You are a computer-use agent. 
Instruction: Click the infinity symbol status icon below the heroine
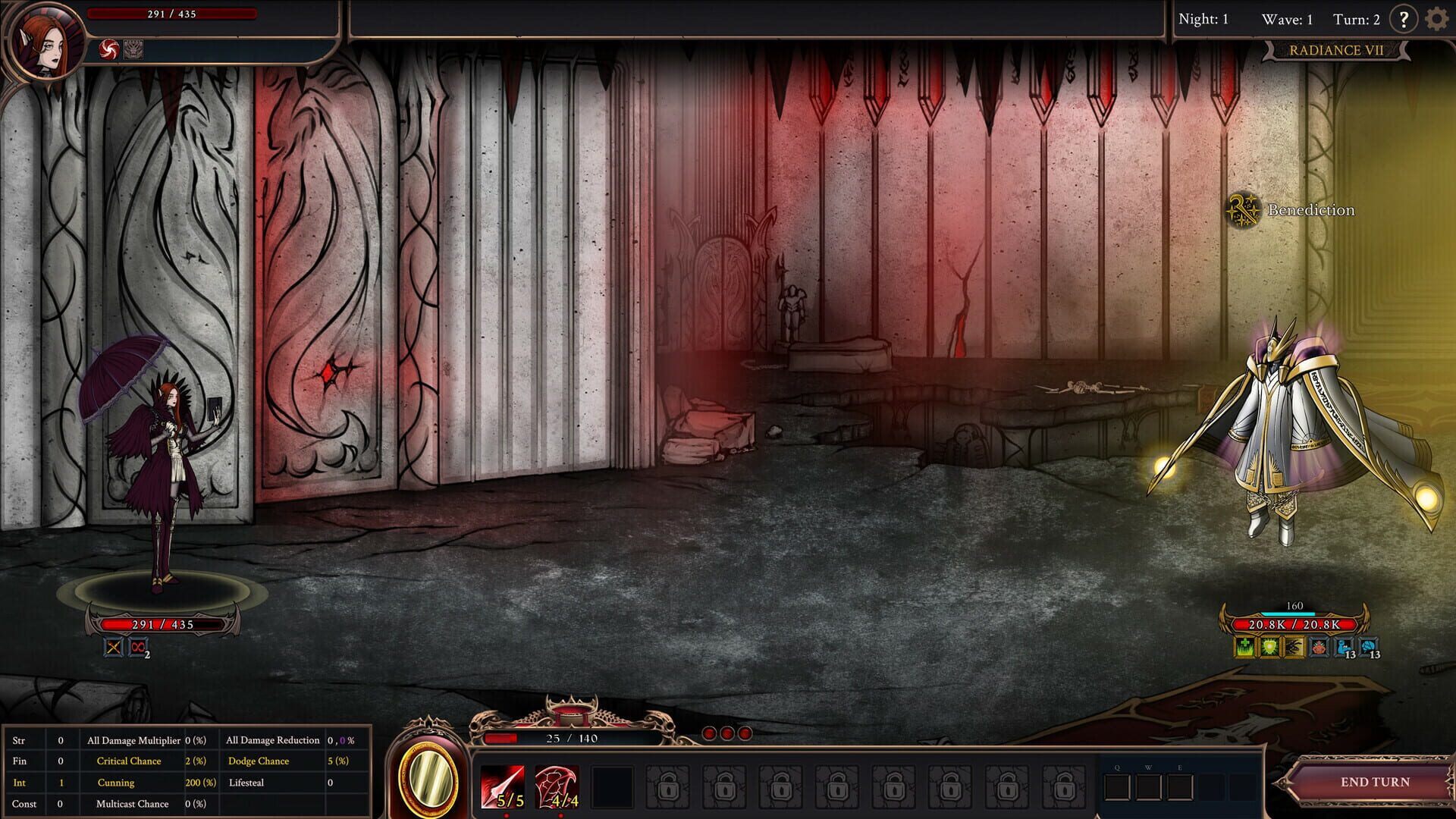(x=136, y=647)
